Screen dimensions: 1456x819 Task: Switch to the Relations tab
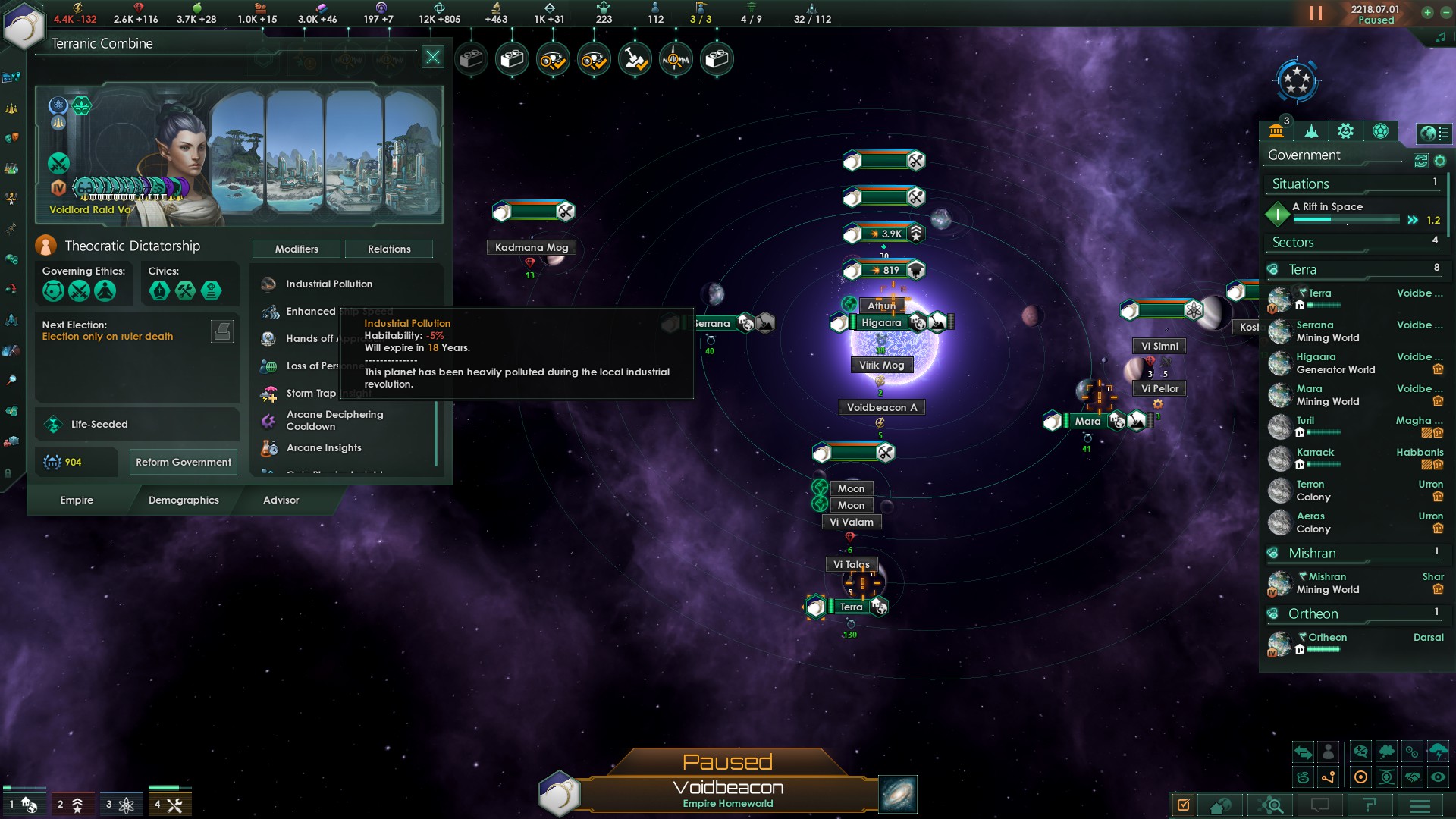[389, 249]
